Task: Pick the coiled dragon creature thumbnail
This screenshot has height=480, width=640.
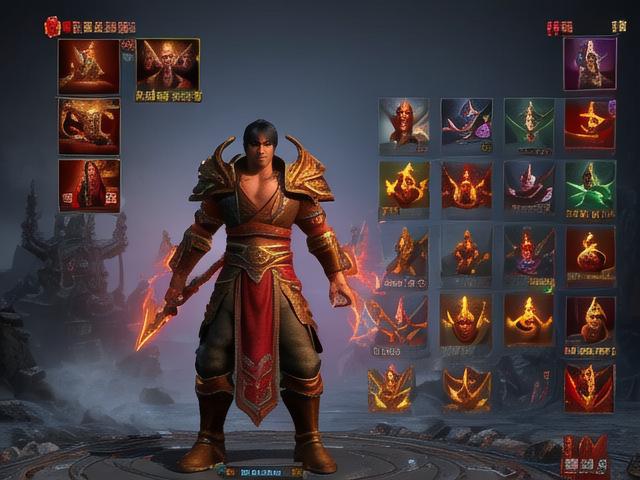Action: [89, 125]
